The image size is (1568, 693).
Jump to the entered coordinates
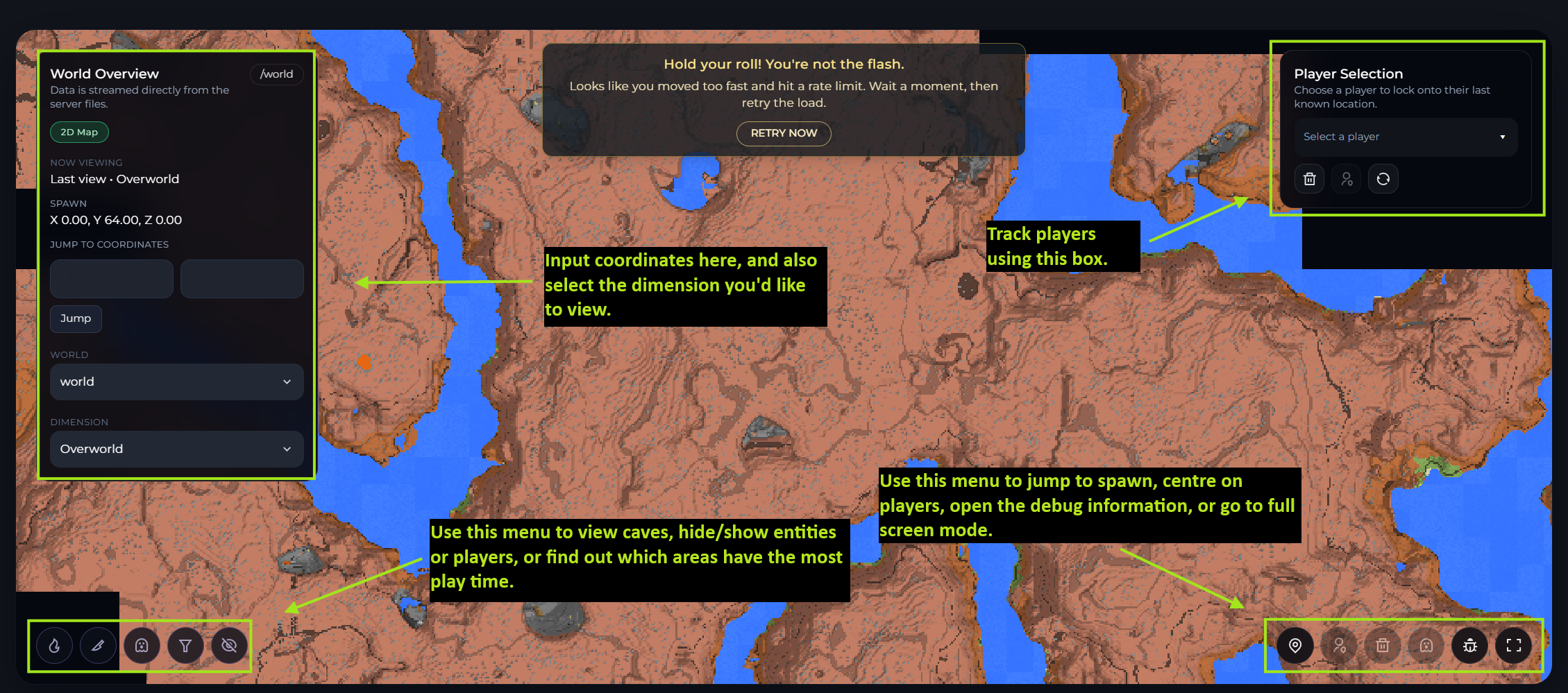tap(76, 318)
